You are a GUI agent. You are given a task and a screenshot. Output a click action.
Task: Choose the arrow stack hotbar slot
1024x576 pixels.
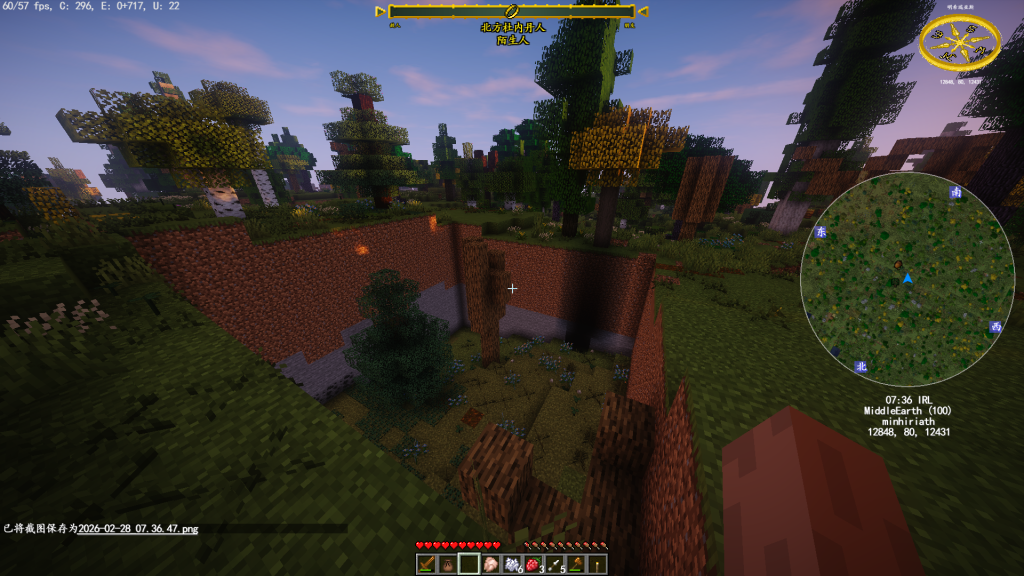click(x=555, y=564)
